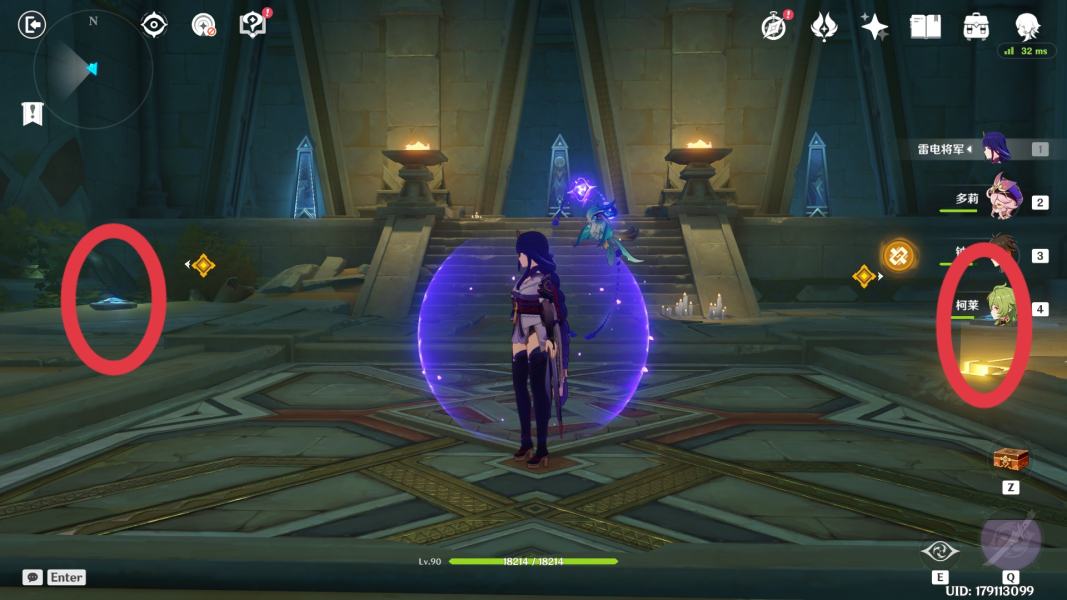1067x600 pixels.
Task: Open the Adventurer Handbook book icon
Action: click(x=926, y=27)
